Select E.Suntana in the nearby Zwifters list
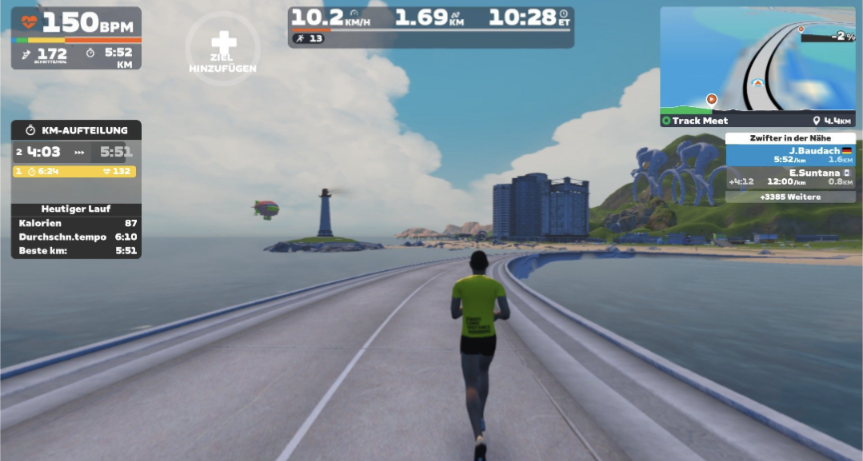Screen dimensions: 863x461 [790, 177]
